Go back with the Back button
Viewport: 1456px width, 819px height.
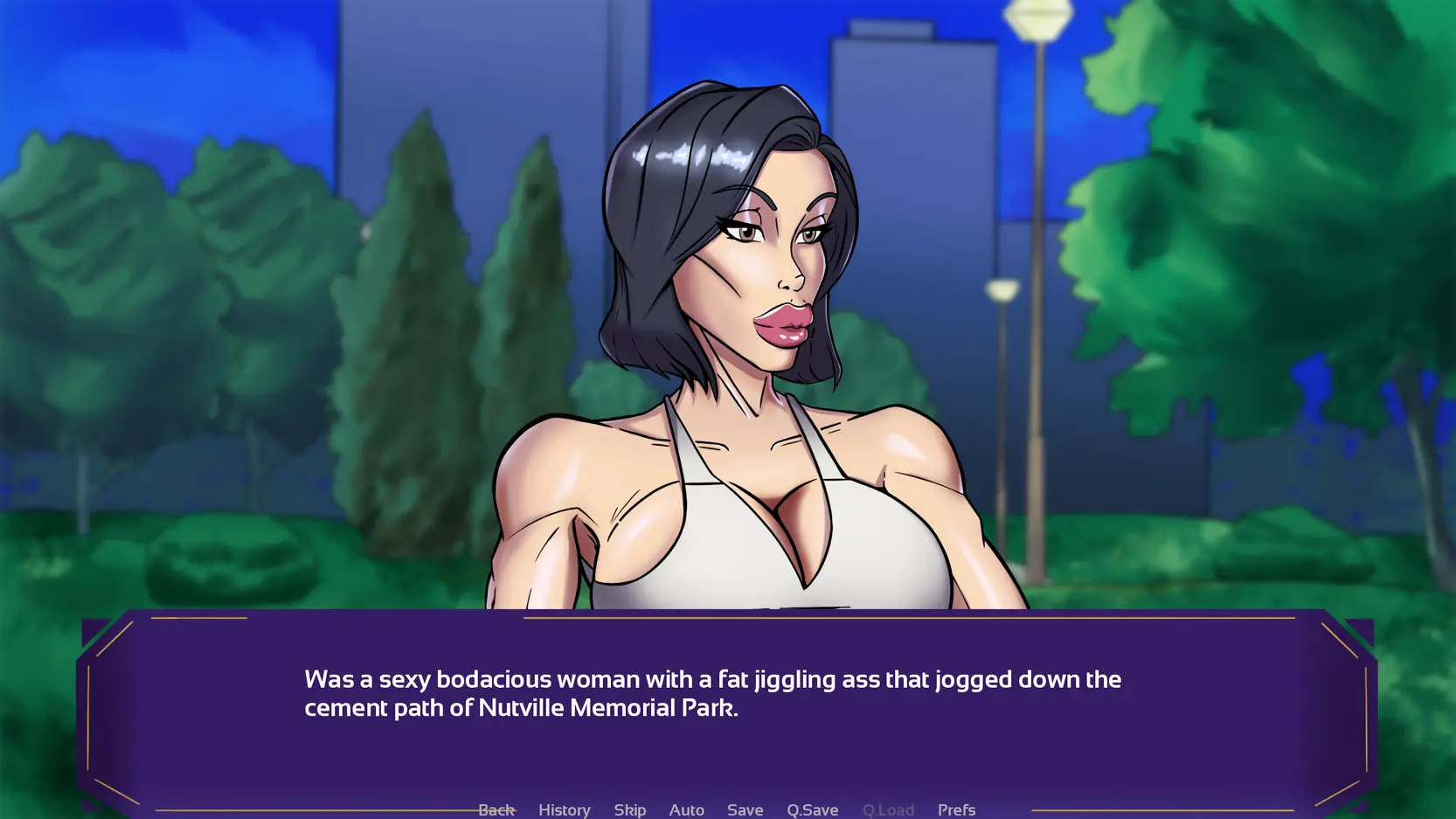(x=496, y=809)
